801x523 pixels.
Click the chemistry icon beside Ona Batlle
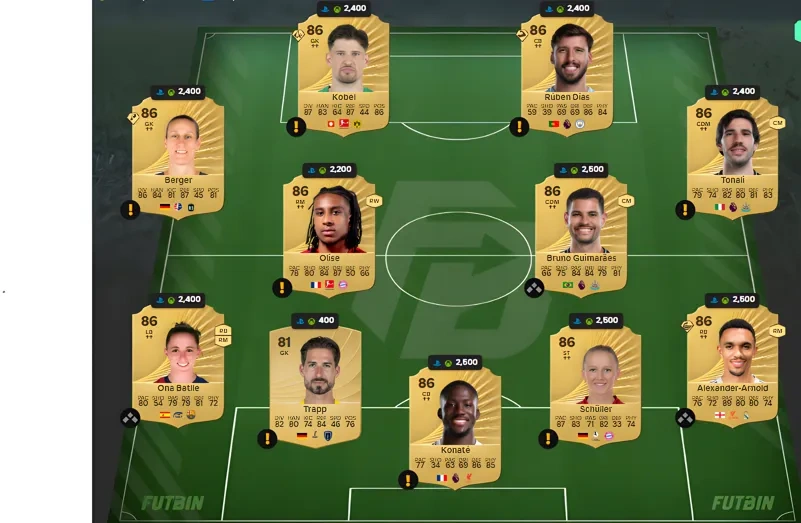130,418
